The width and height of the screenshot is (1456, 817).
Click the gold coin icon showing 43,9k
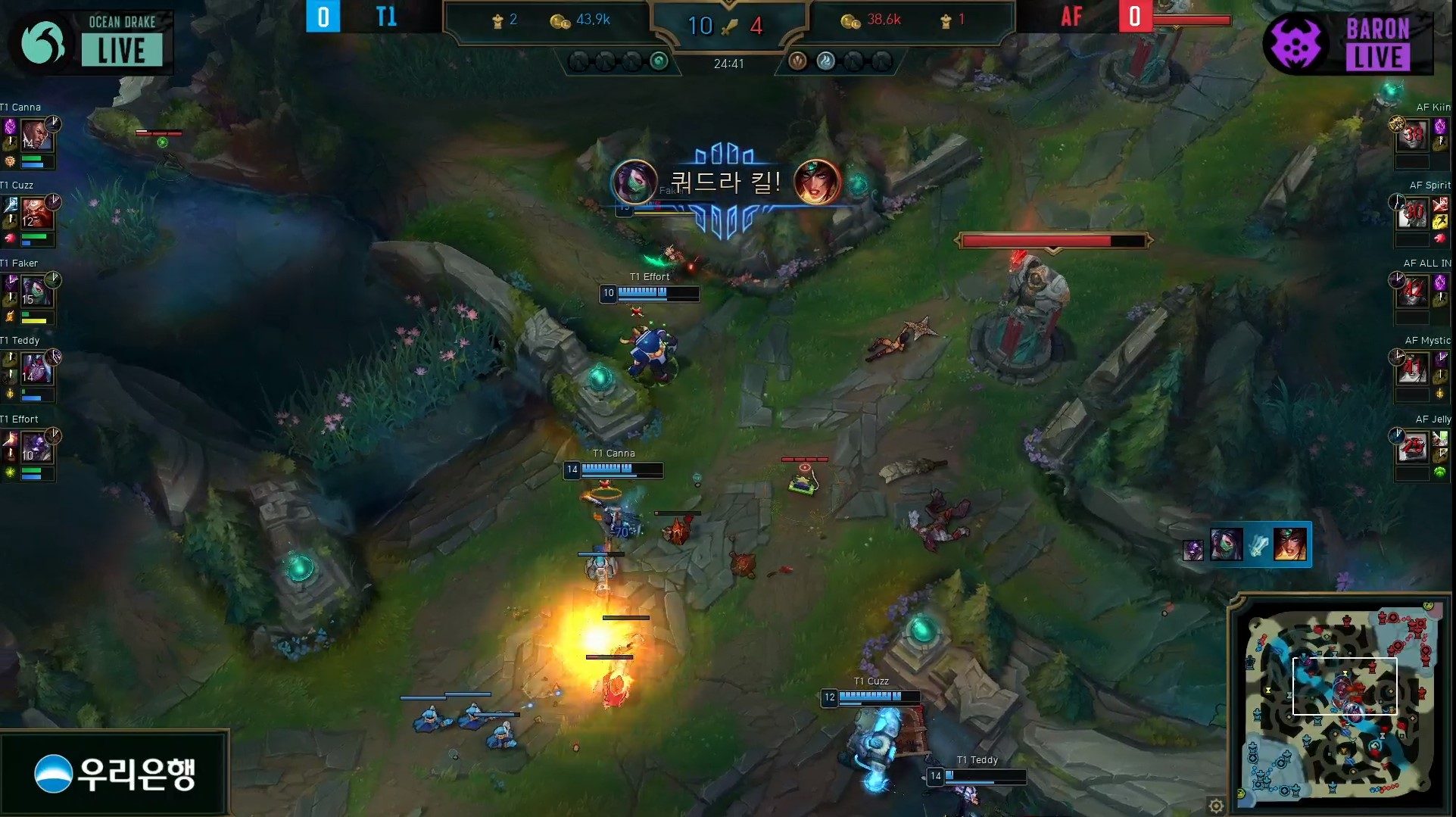pos(560,20)
